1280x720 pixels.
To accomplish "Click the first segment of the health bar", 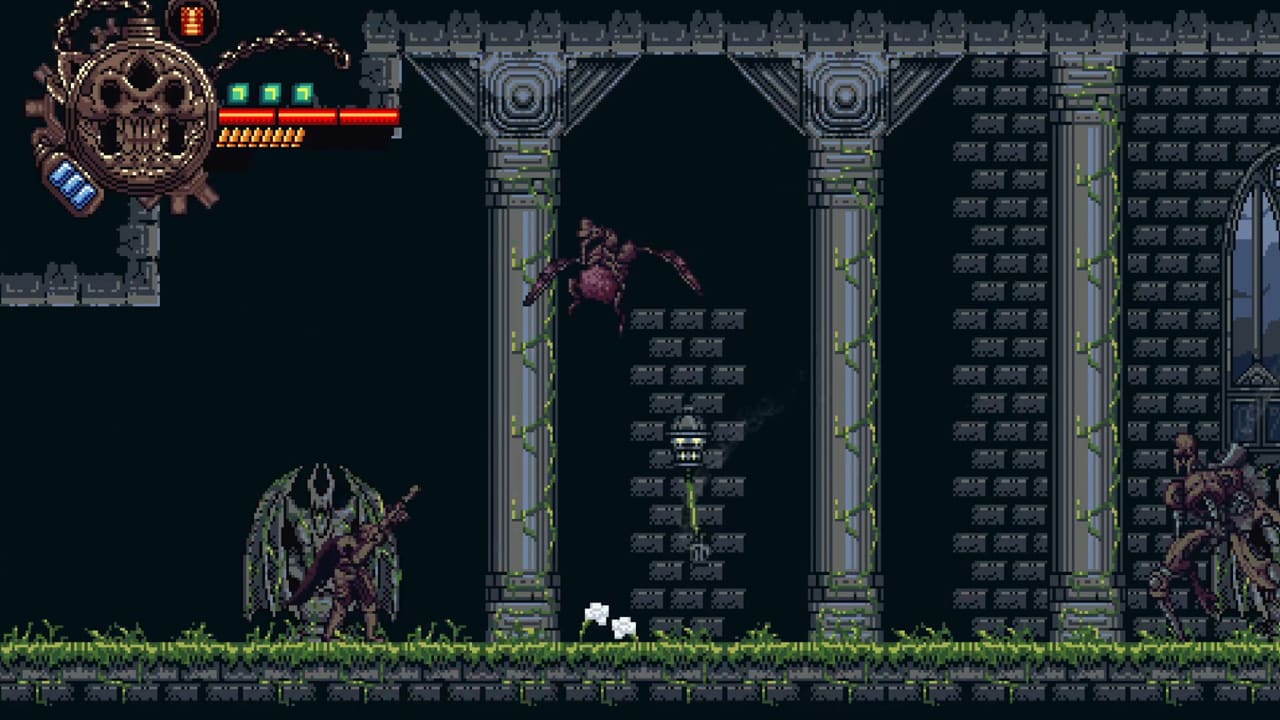I will point(247,114).
